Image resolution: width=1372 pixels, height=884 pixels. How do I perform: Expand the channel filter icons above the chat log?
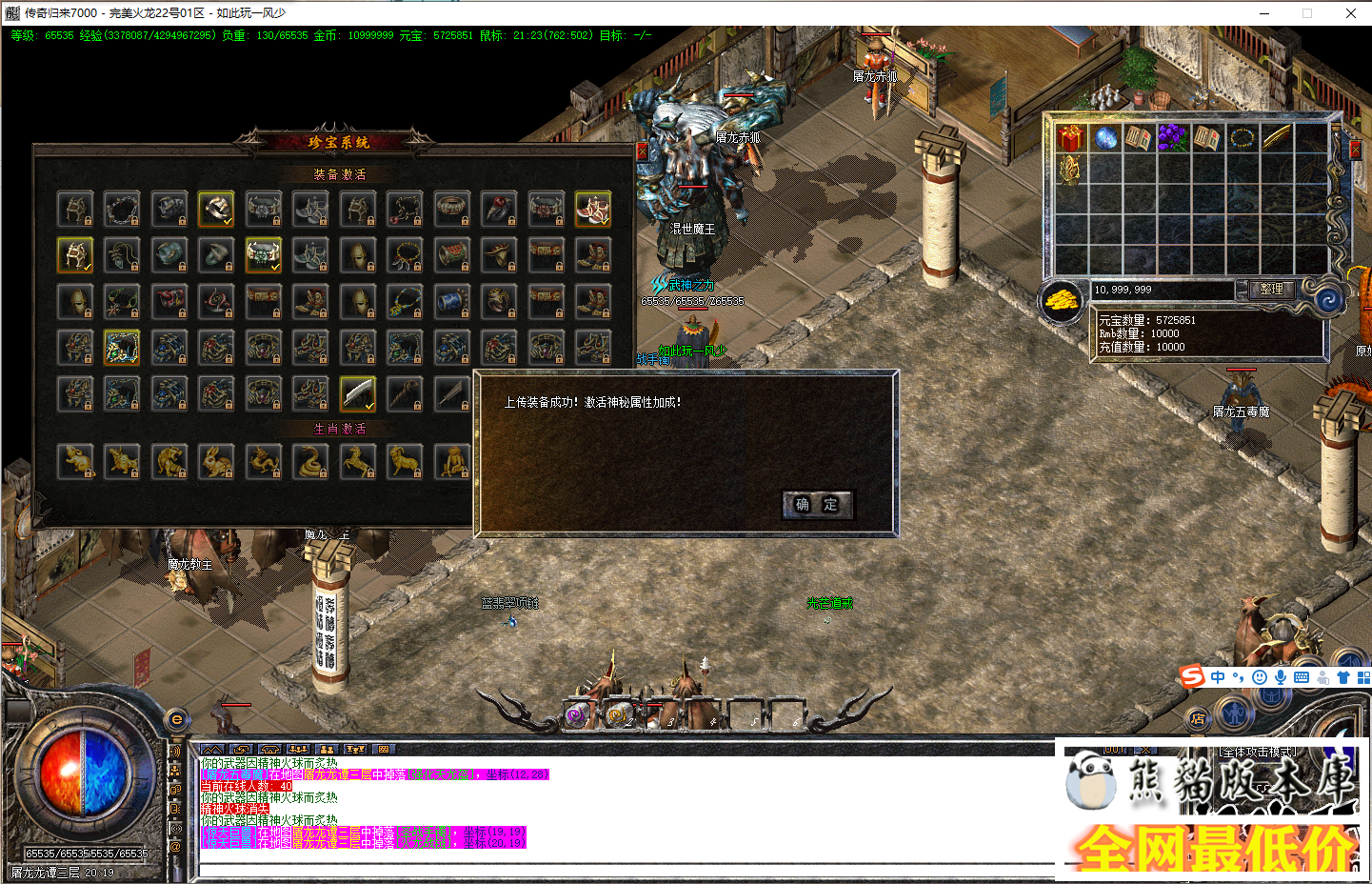pos(211,750)
